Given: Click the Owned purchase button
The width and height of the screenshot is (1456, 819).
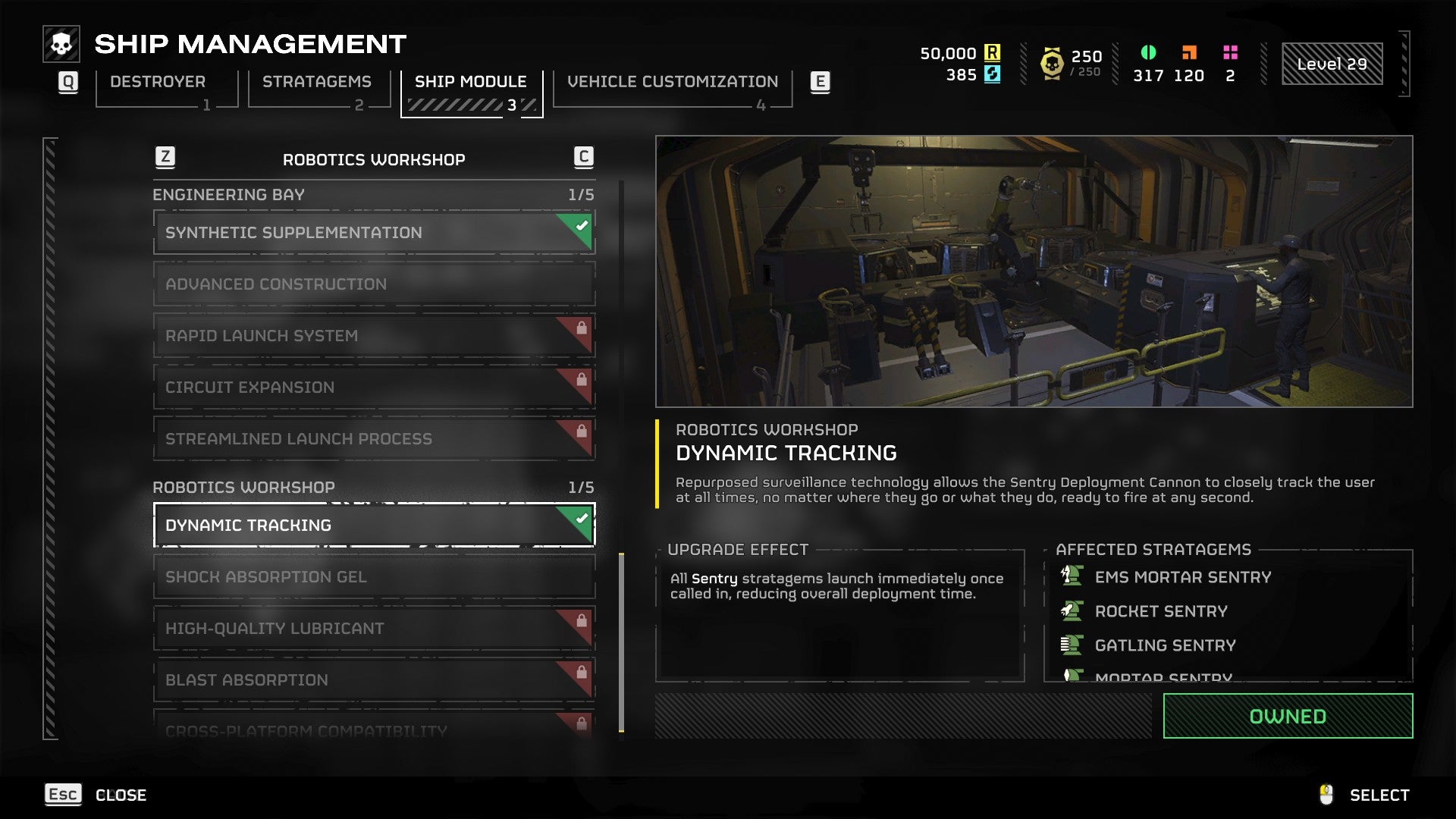Looking at the screenshot, I should click(1288, 717).
